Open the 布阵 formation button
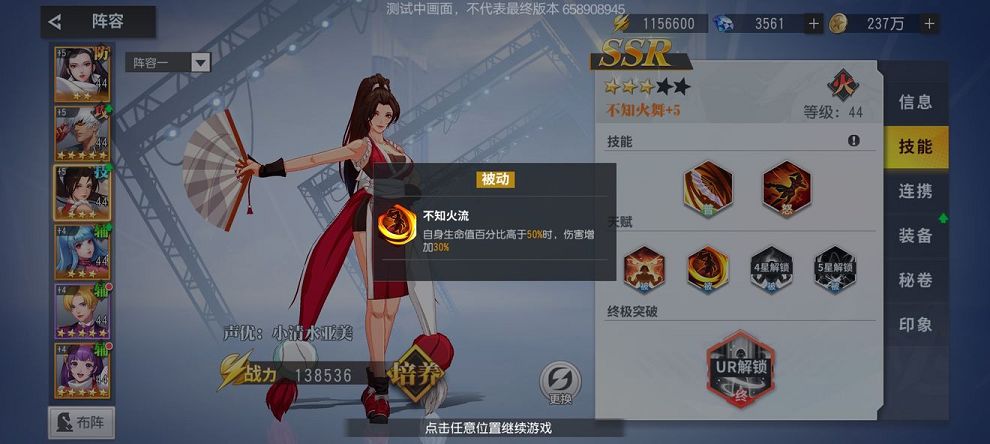The image size is (990, 444). click(81, 422)
